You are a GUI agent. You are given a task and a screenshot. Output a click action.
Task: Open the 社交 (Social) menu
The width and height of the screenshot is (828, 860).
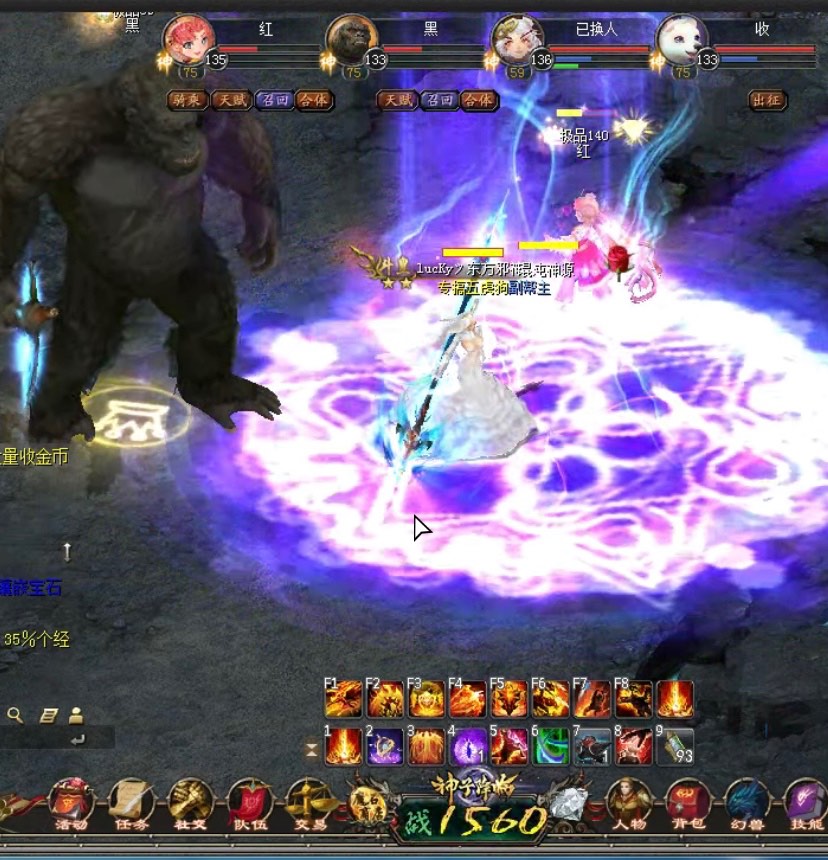(x=190, y=804)
